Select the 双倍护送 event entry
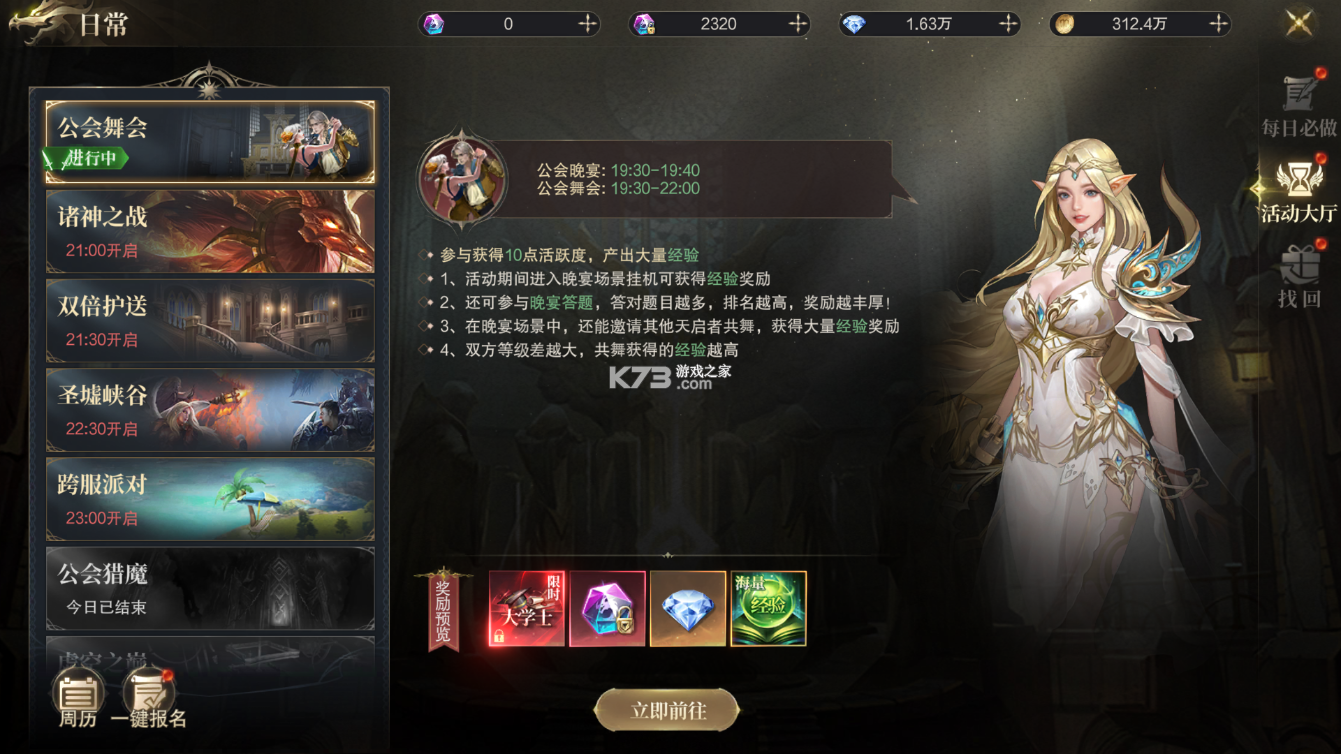 210,318
